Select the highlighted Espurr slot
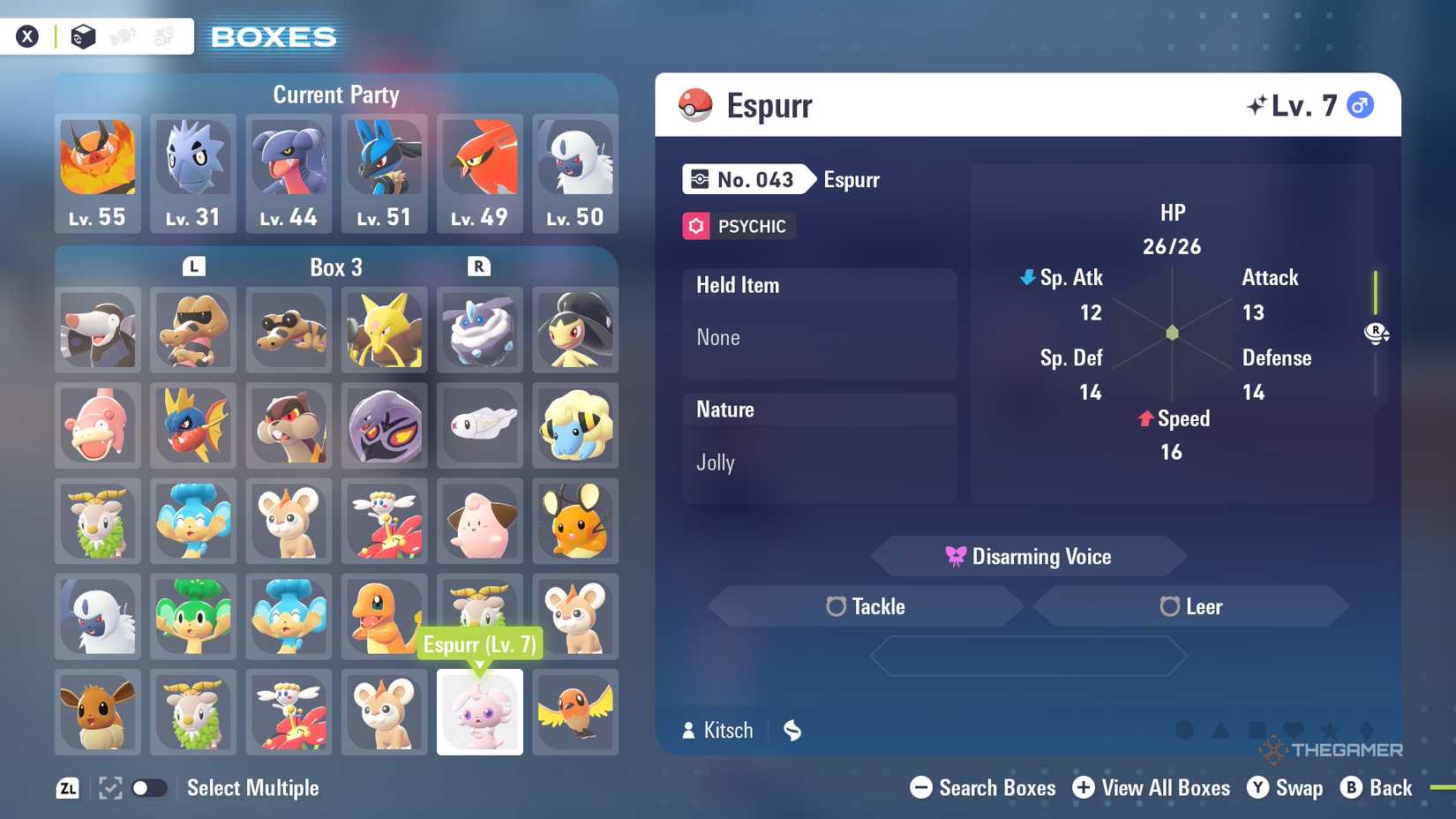Image resolution: width=1456 pixels, height=819 pixels. (479, 712)
